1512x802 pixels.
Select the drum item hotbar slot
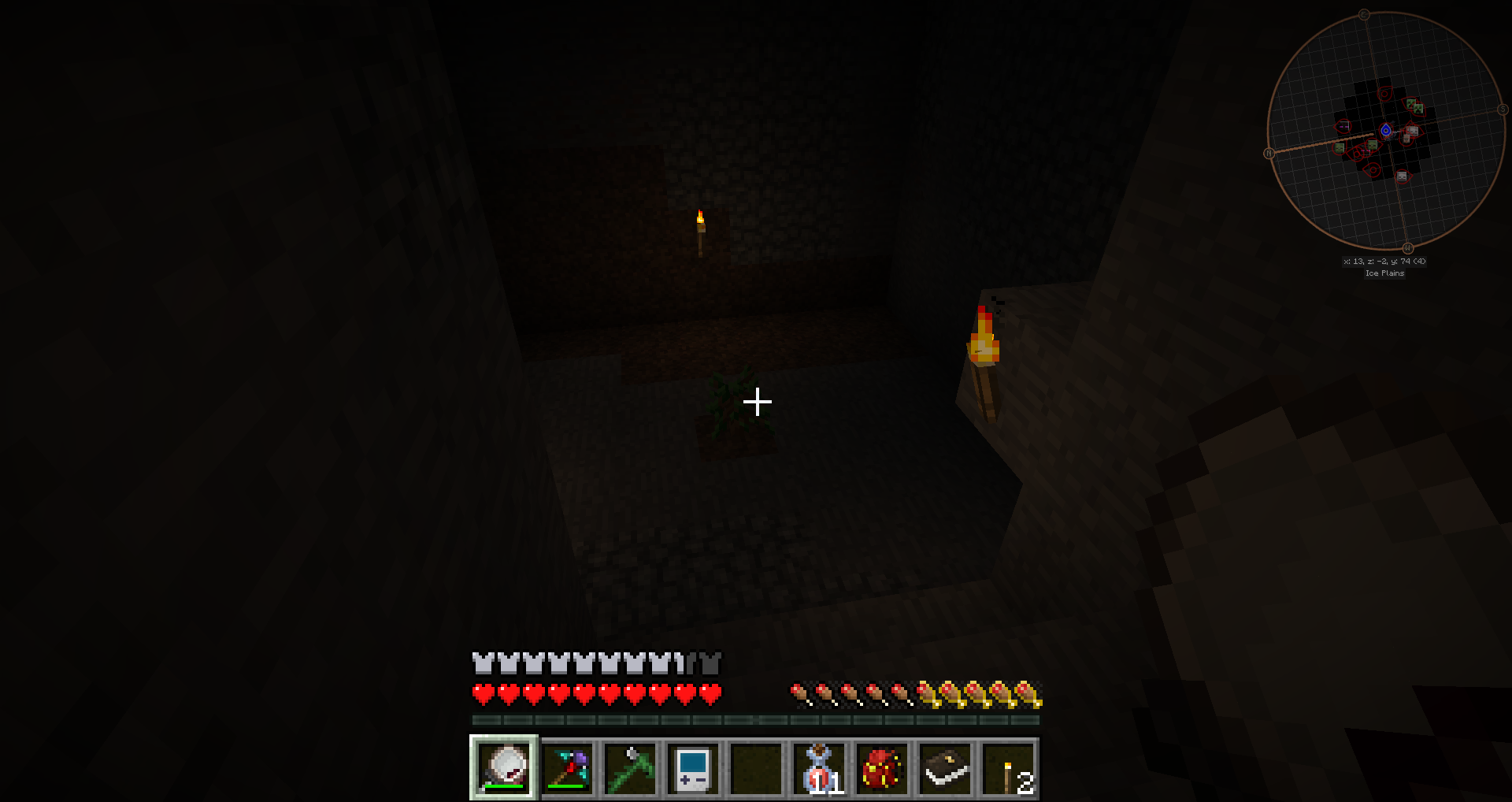(504, 768)
